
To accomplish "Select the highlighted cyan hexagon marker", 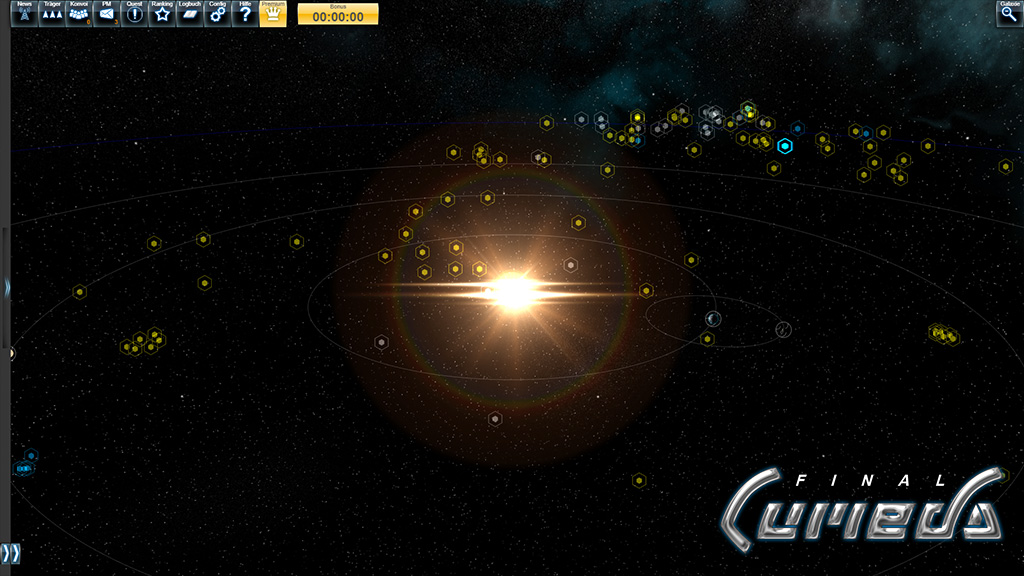I will point(785,146).
